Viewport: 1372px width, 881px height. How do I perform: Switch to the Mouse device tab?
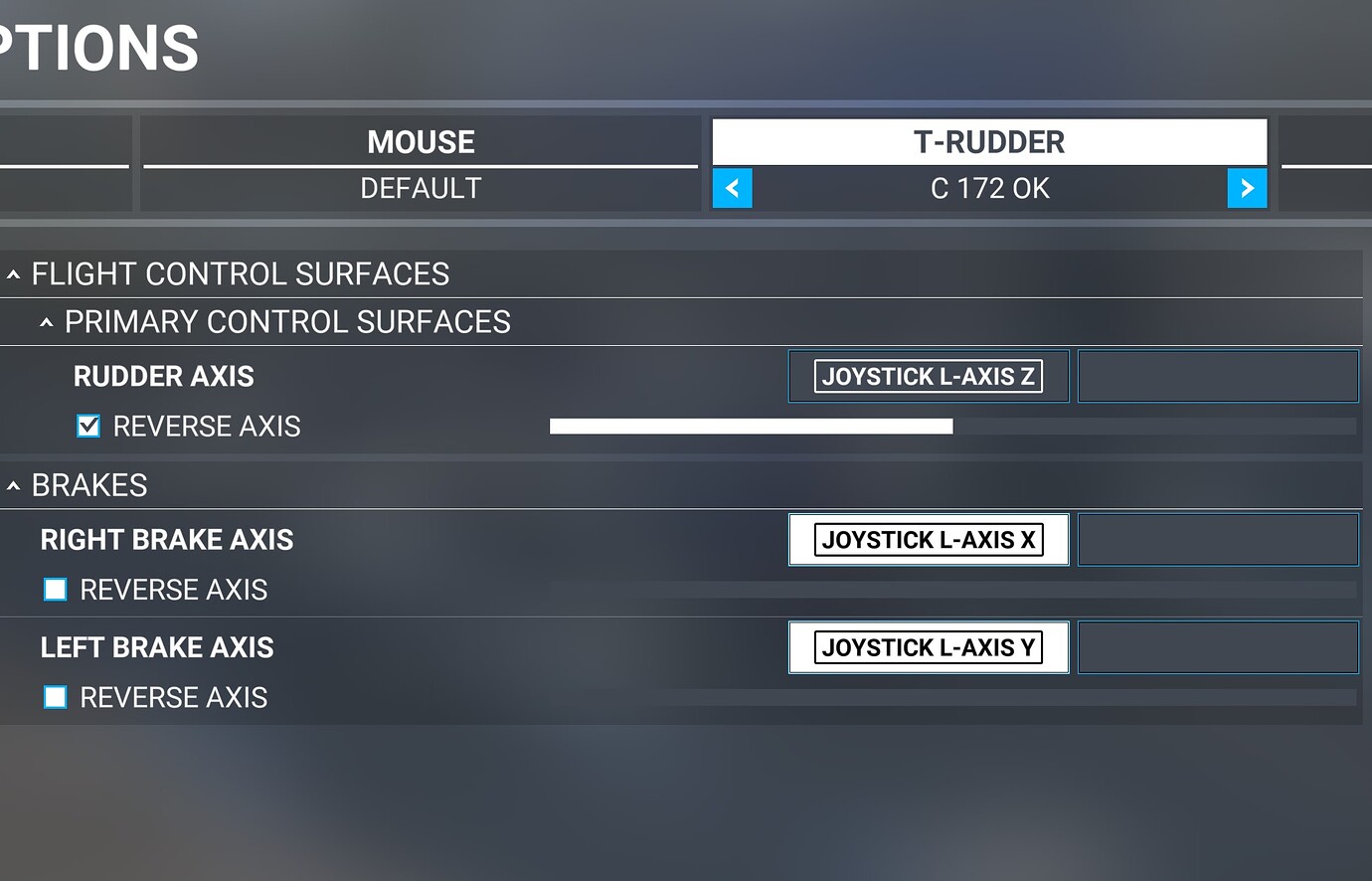[421, 142]
